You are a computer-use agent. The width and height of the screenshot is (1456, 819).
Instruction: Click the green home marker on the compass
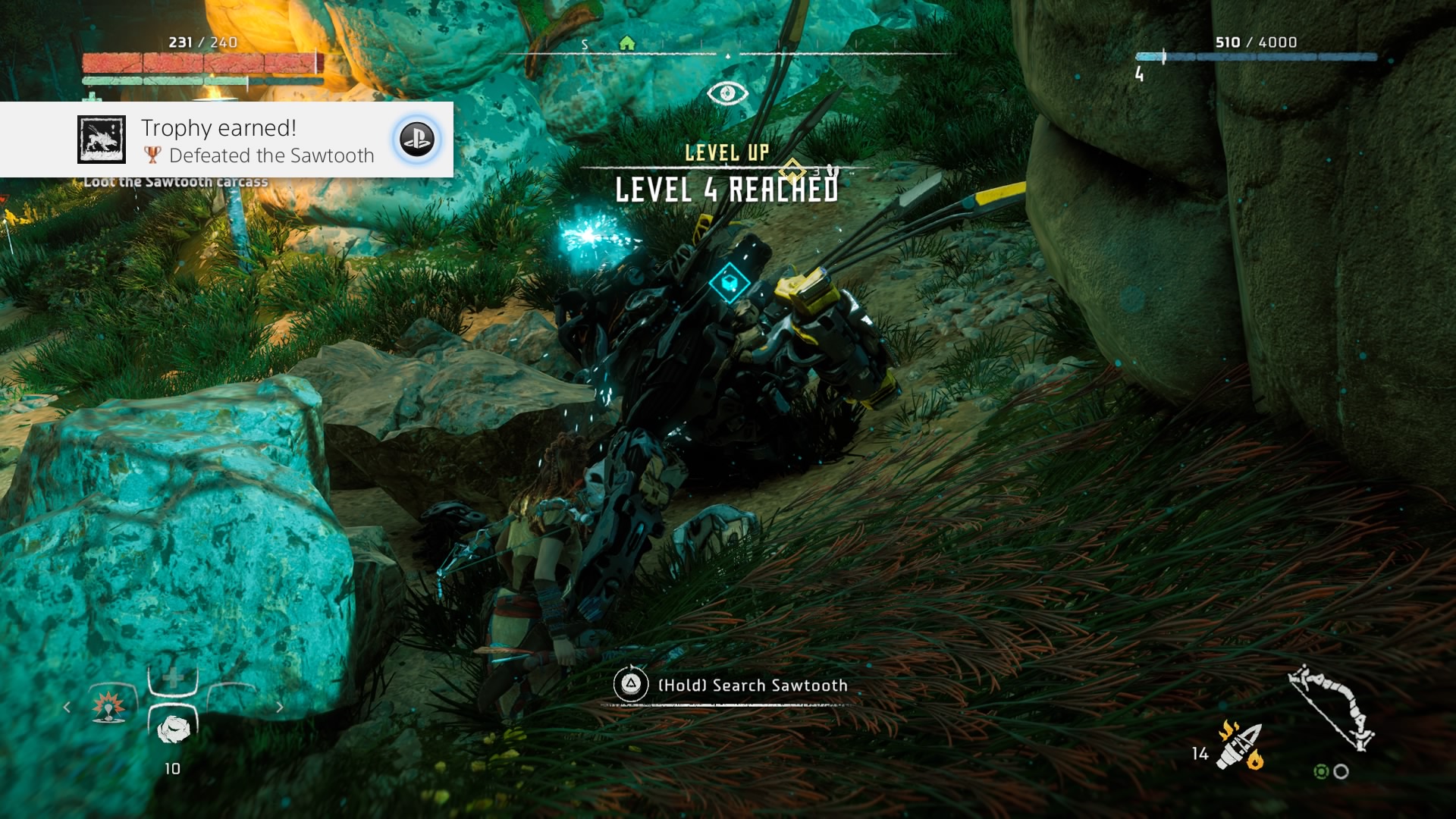(626, 43)
